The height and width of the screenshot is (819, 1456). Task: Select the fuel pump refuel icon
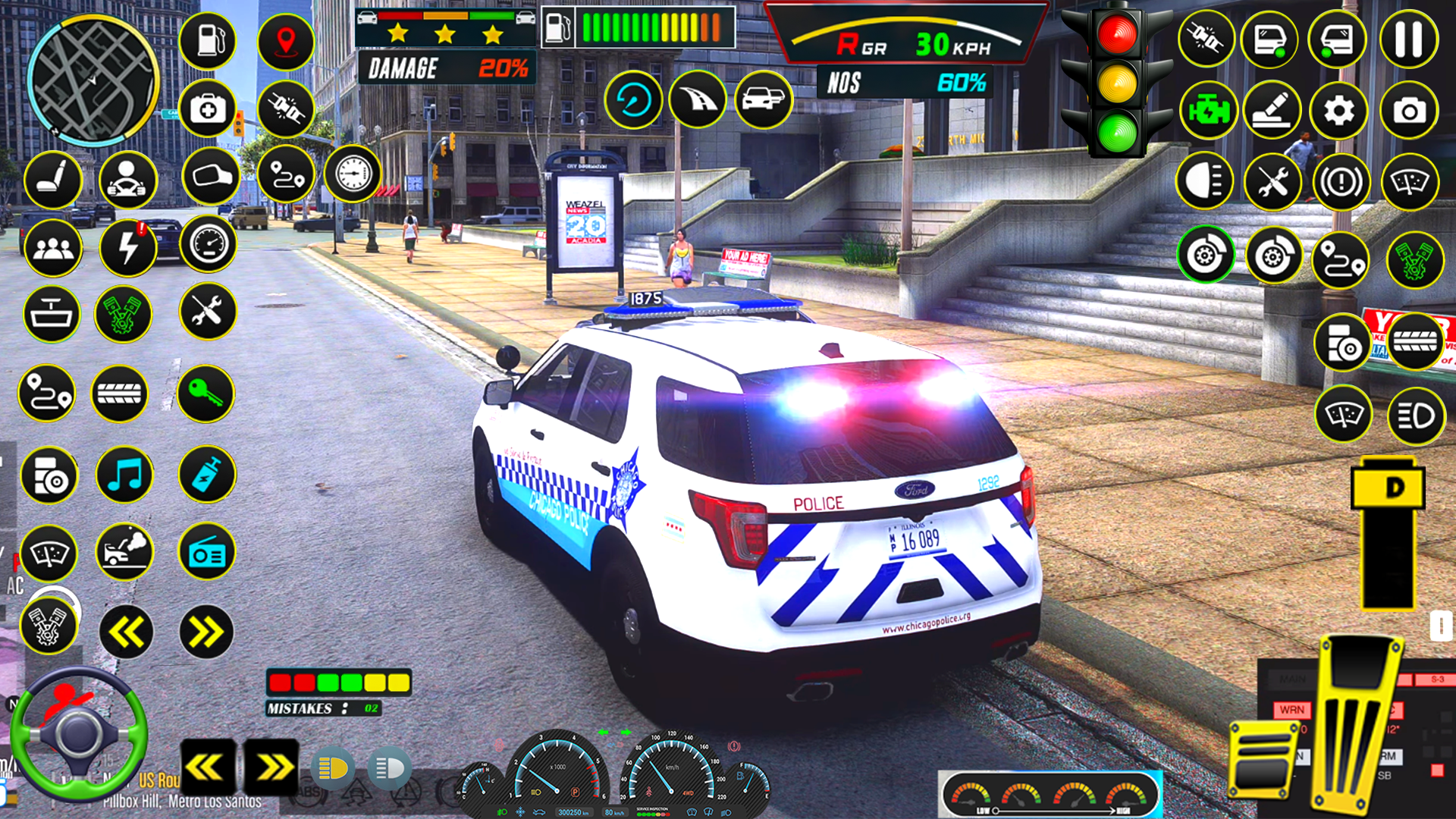pyautogui.click(x=209, y=42)
